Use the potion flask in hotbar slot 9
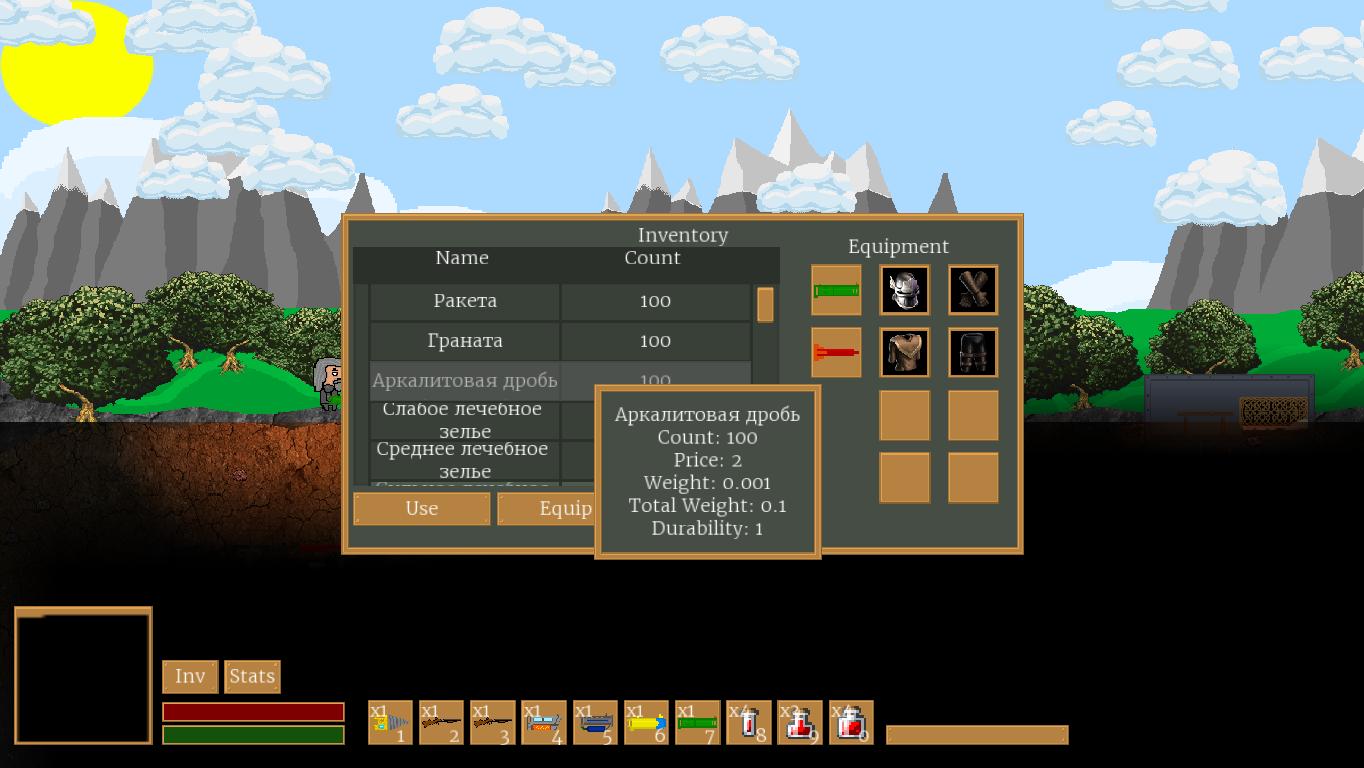 coord(800,722)
